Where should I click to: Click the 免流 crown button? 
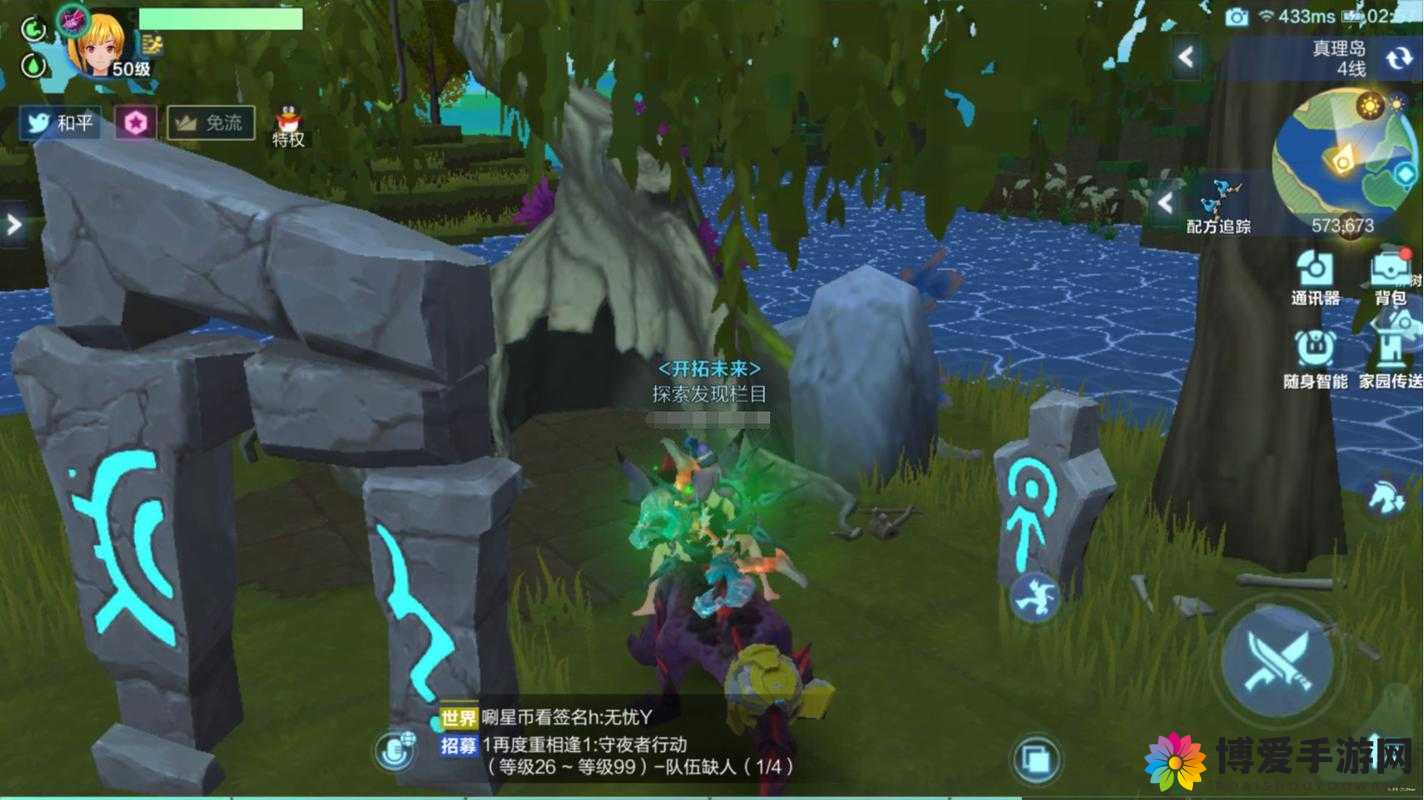pos(211,123)
